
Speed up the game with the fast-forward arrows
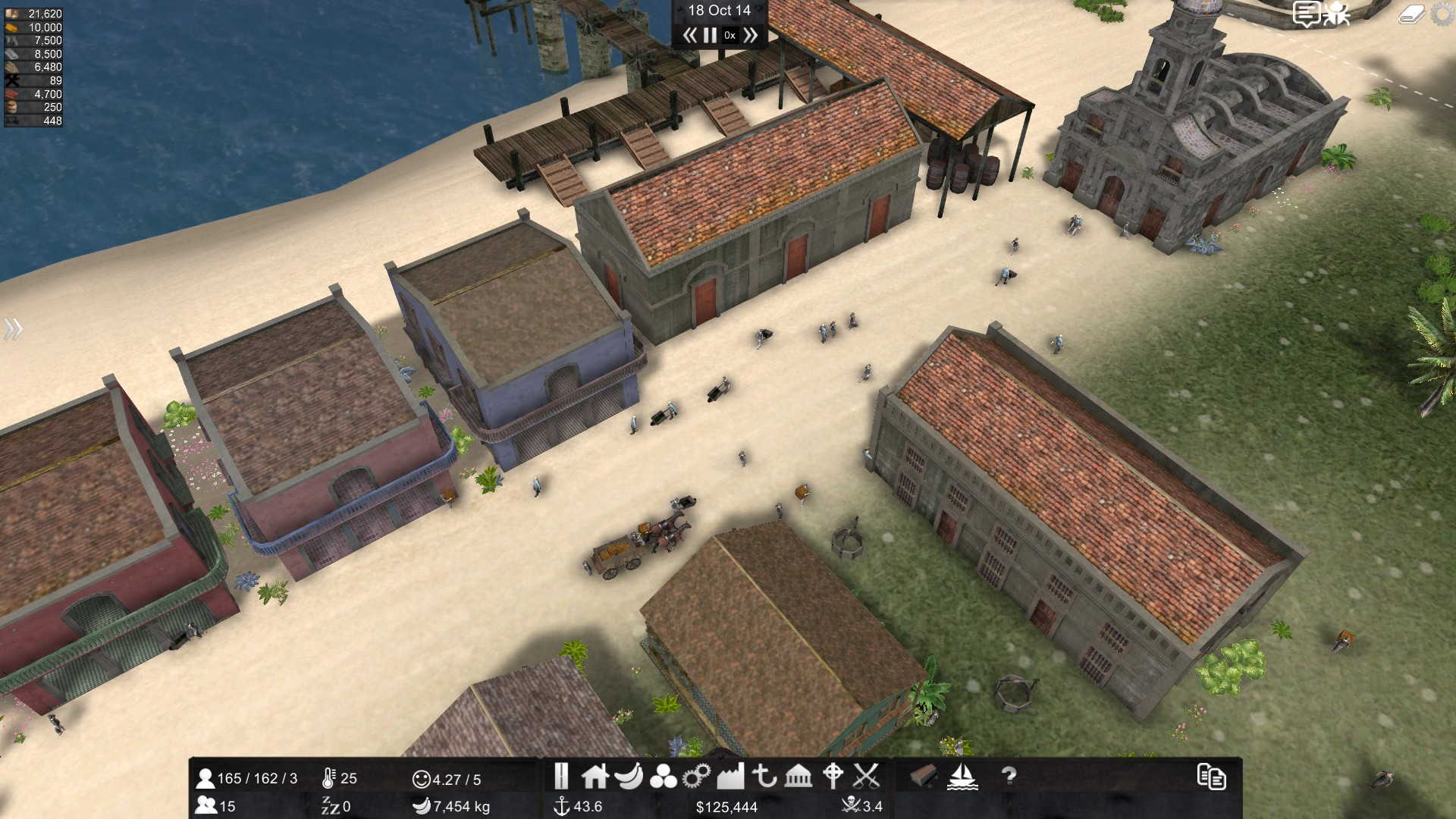click(x=751, y=35)
